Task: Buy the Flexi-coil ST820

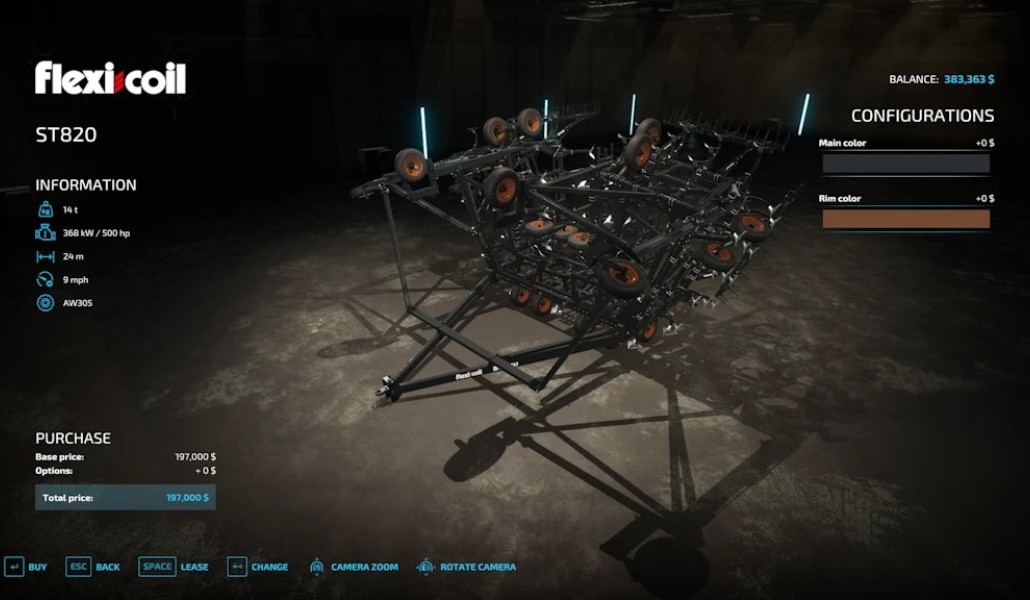Action: click(26, 567)
